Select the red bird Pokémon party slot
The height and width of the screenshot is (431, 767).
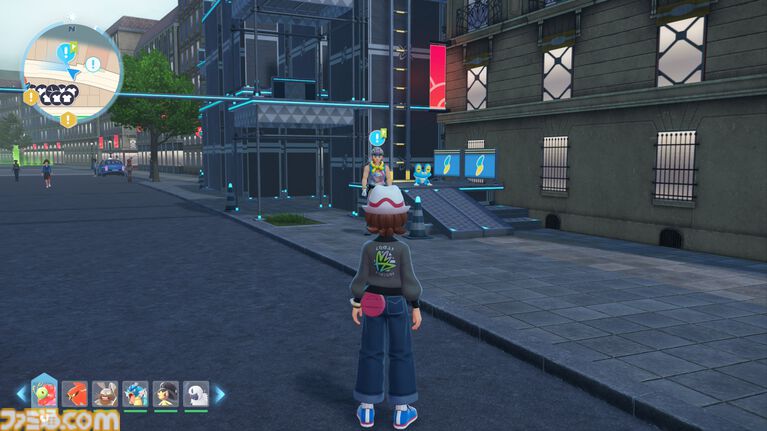[x=74, y=394]
